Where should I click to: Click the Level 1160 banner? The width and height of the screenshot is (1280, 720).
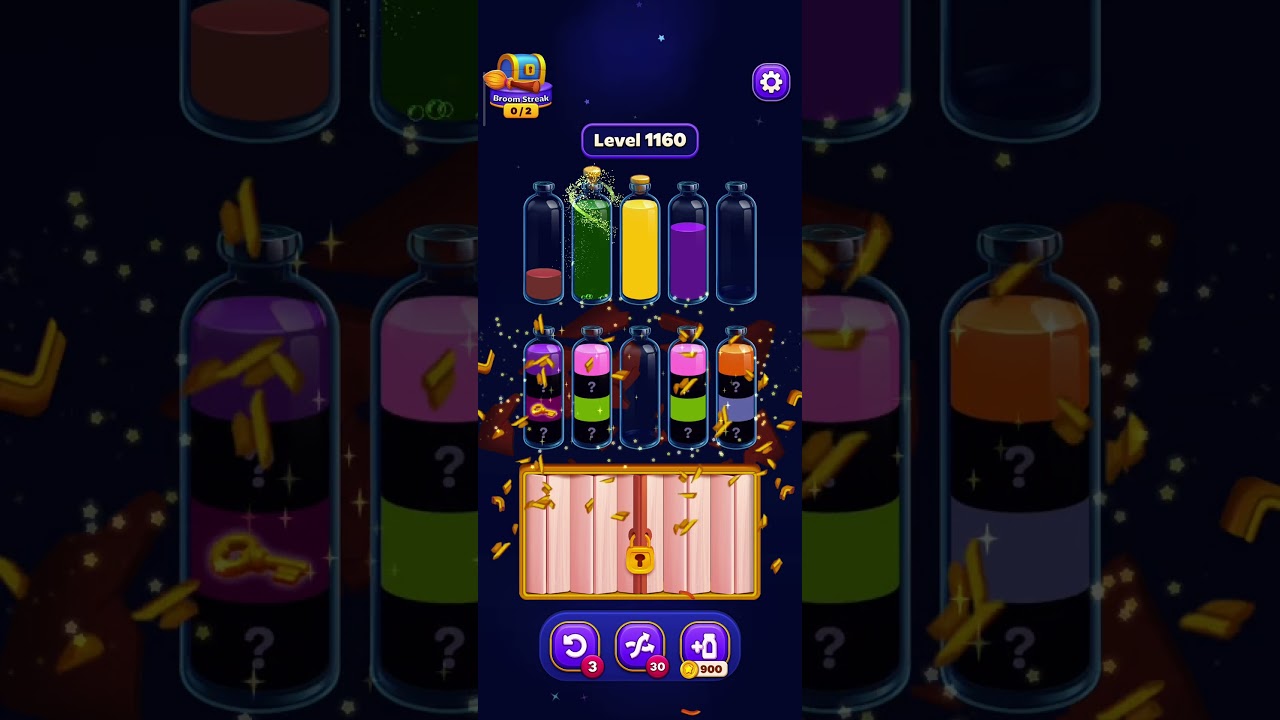point(639,140)
